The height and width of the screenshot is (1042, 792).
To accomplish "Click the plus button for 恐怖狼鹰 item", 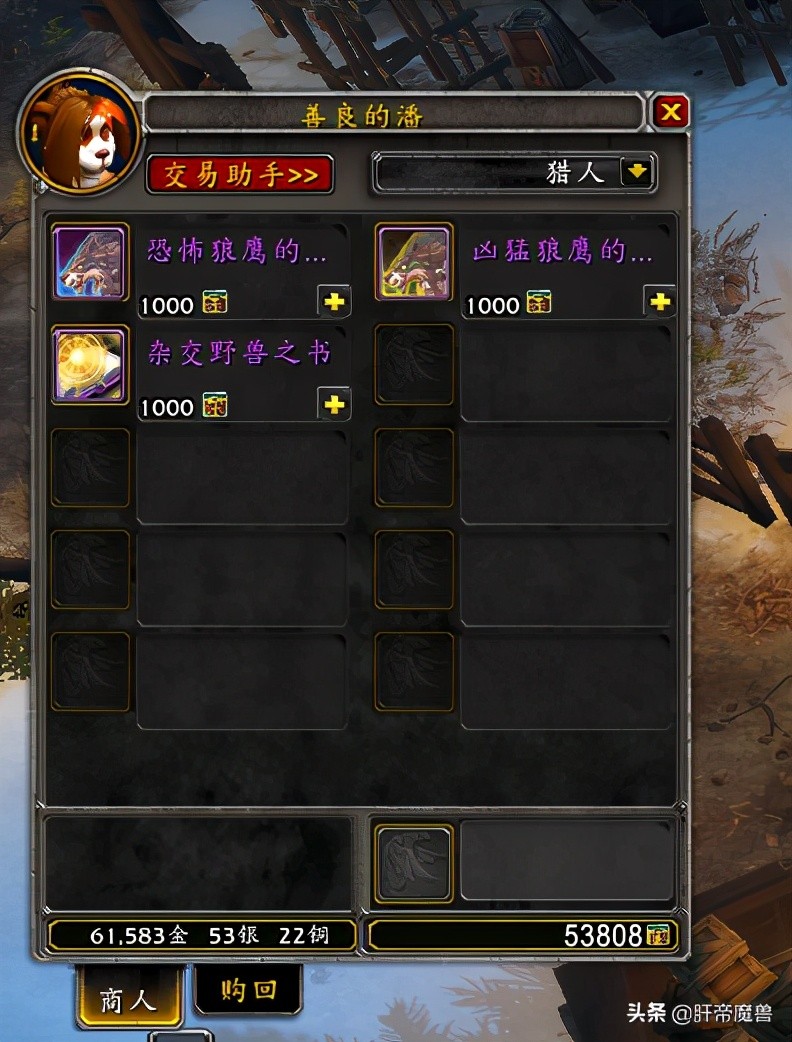I will [333, 301].
